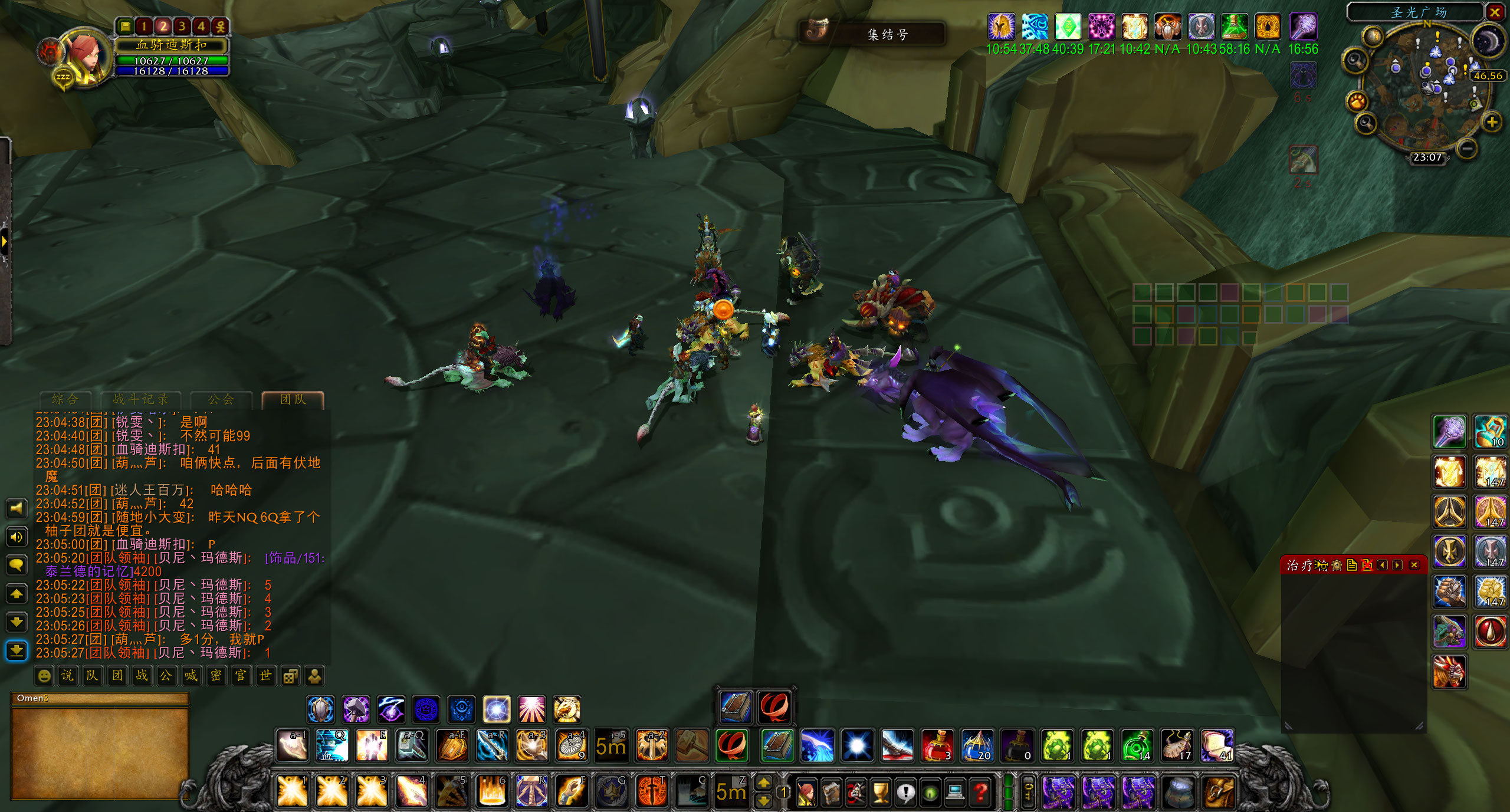Open the character info portrait micro button

[806, 793]
